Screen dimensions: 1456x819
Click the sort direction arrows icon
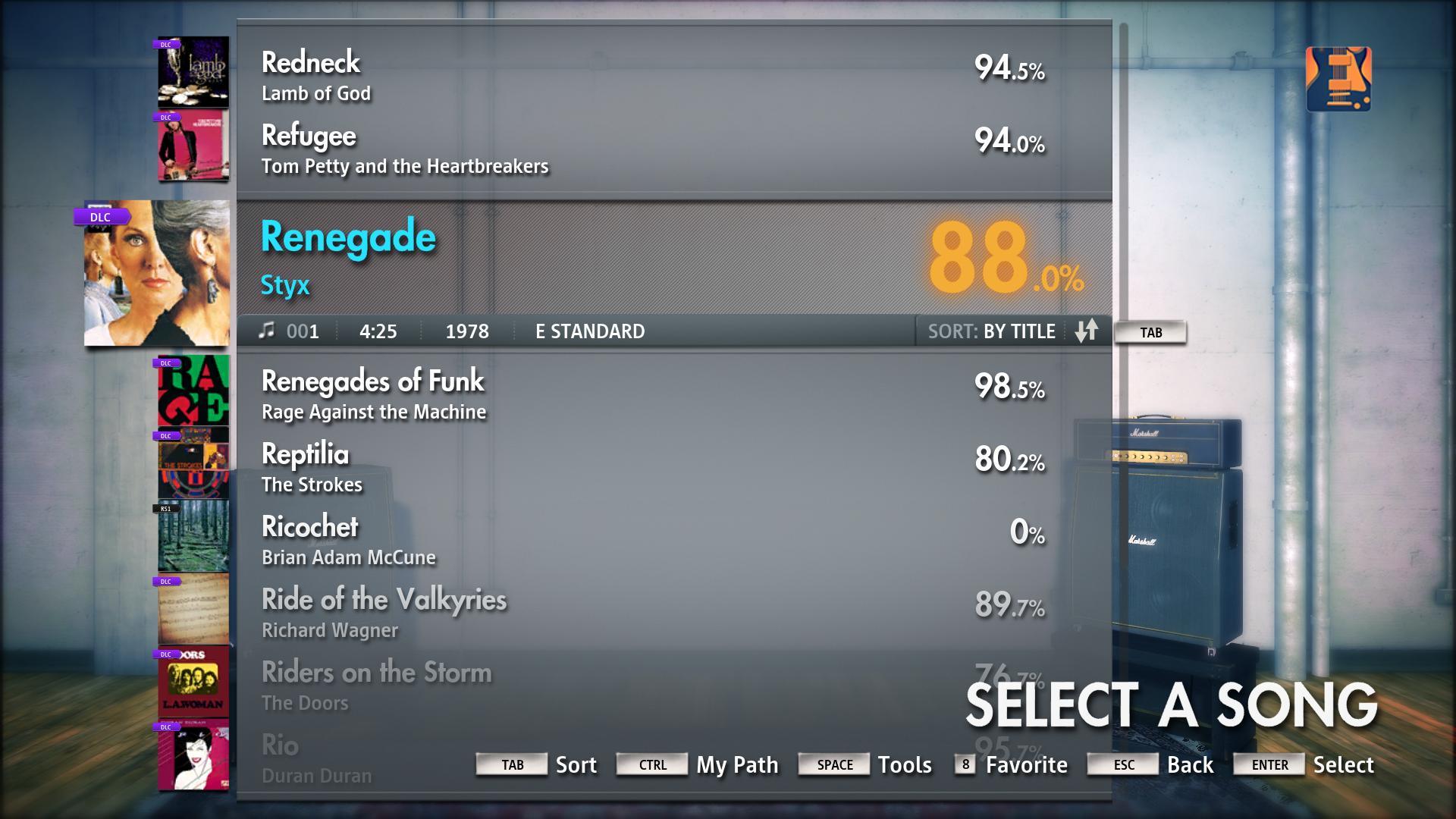(x=1087, y=331)
